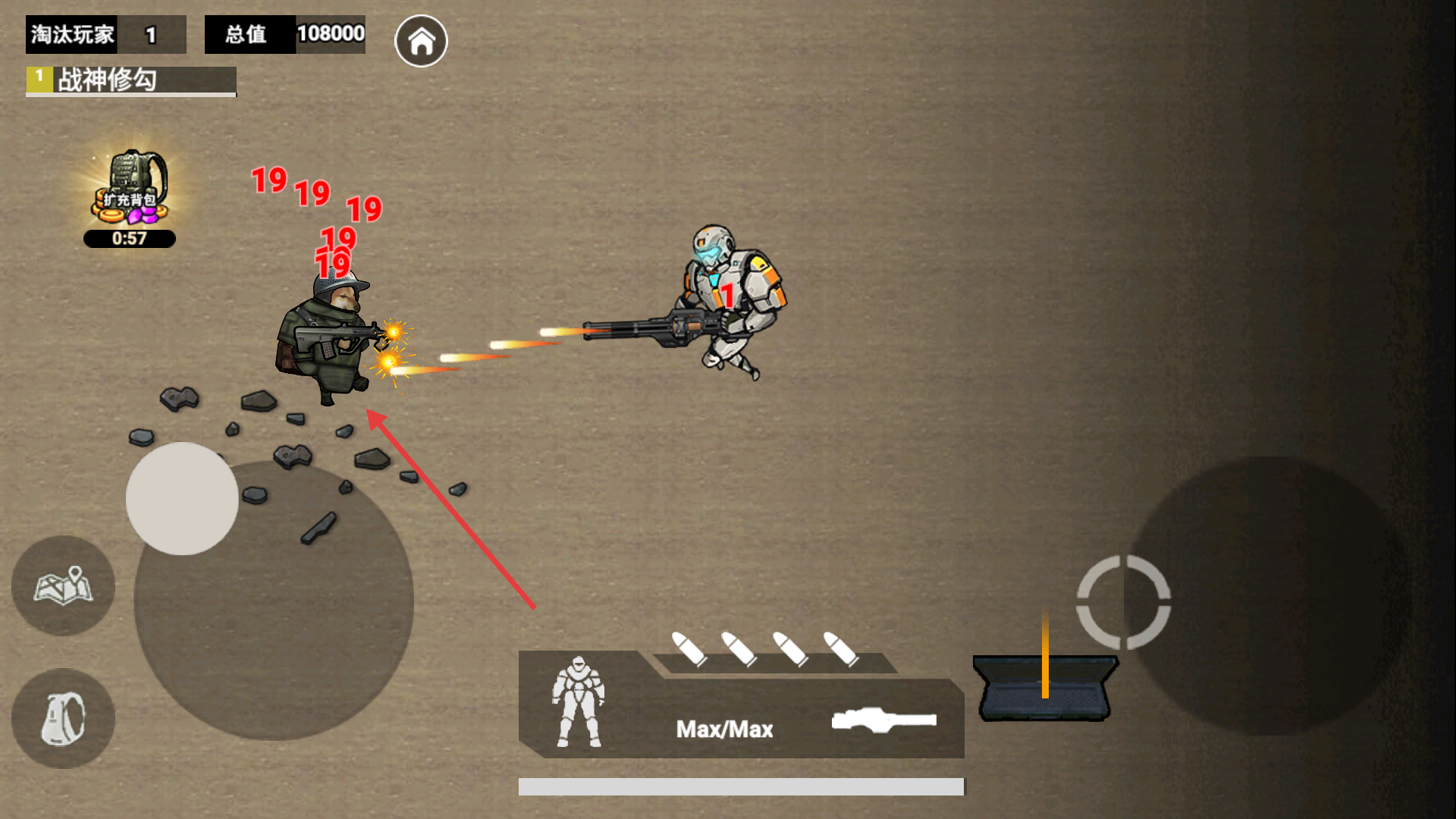Image resolution: width=1456 pixels, height=819 pixels.
Task: Tap the crosshair aim button
Action: 1123,602
